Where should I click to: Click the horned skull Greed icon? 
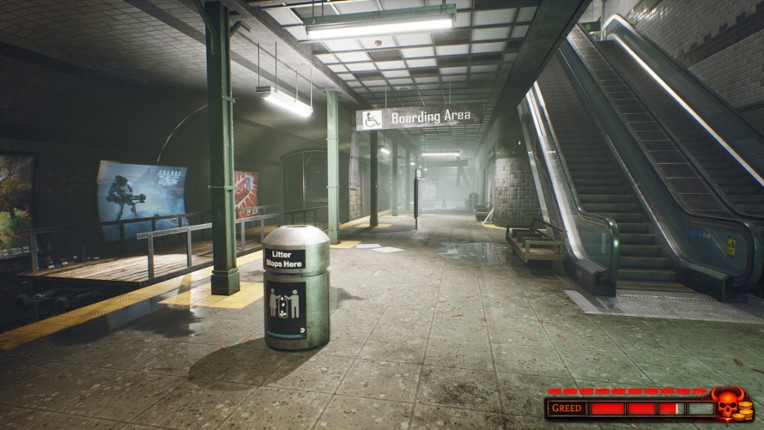tap(728, 403)
